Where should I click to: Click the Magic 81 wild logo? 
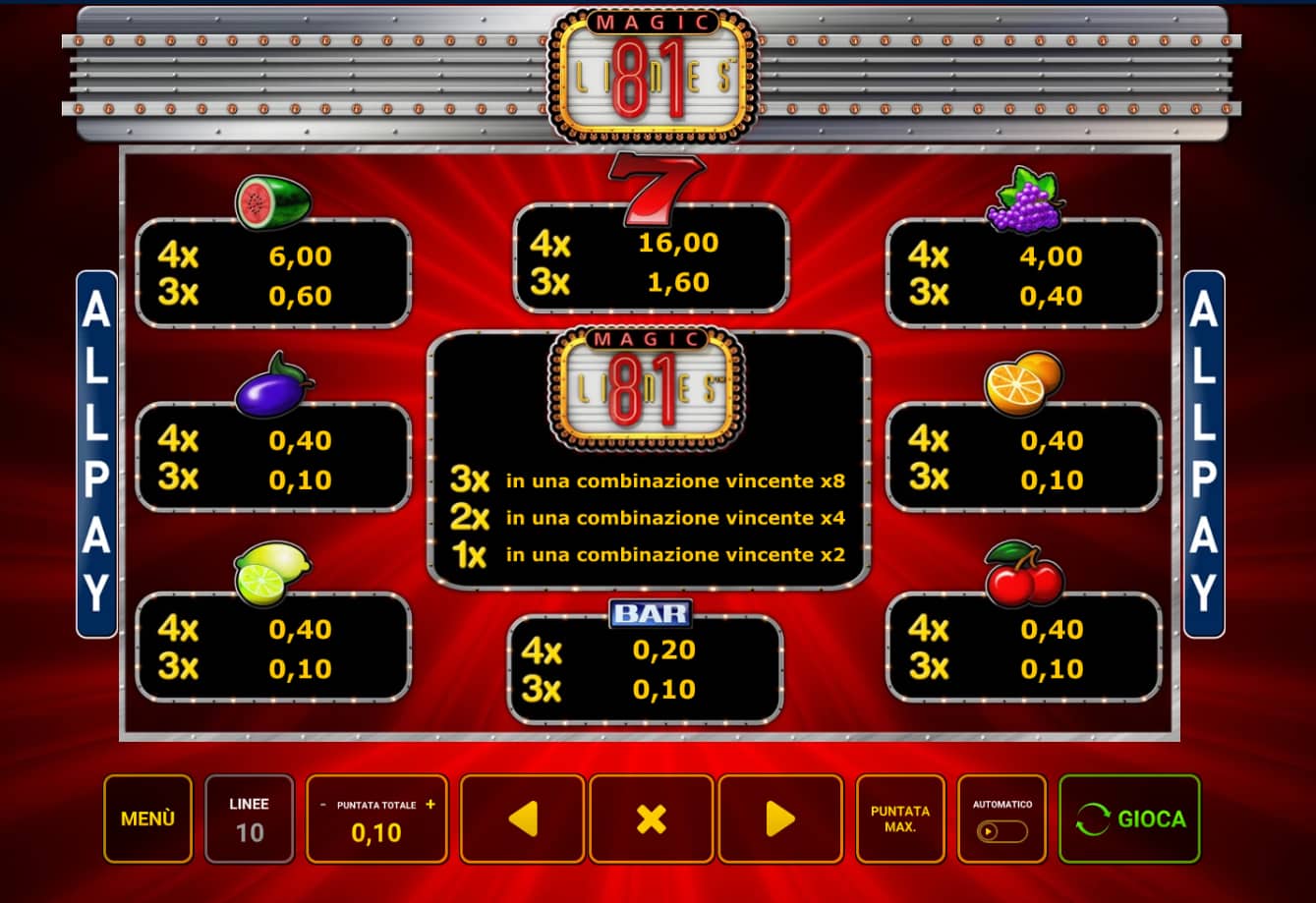pos(649,385)
